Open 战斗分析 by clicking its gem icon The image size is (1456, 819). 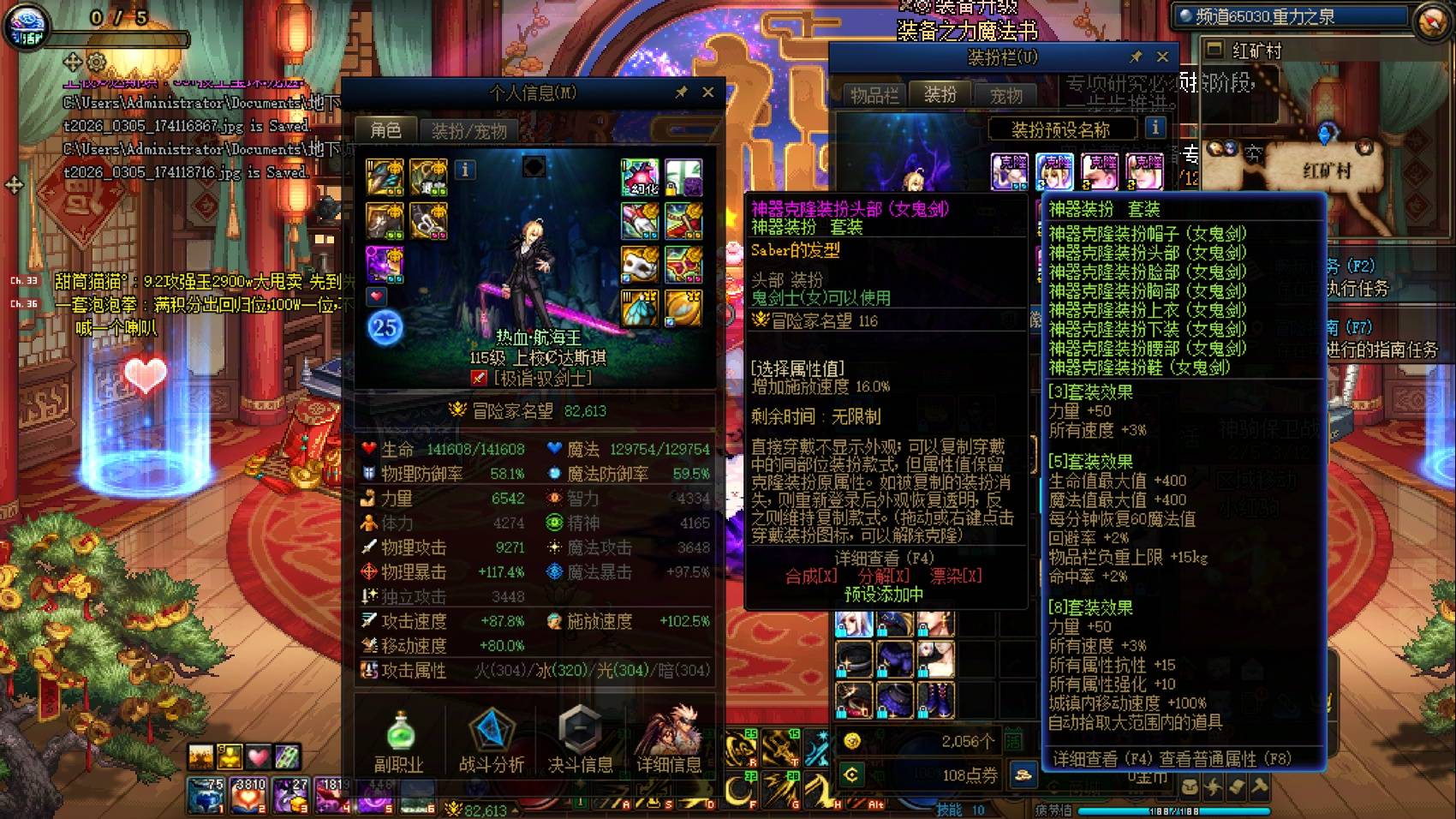click(490, 730)
